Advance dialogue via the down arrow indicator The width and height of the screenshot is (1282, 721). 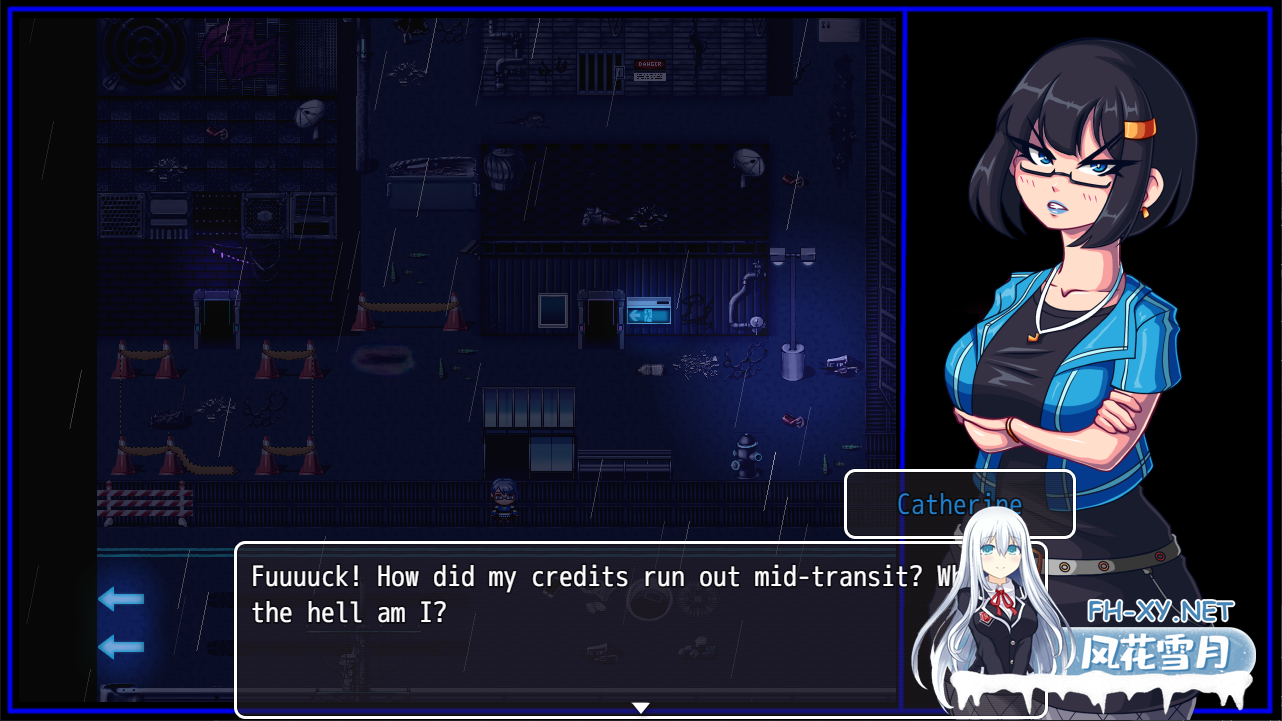[640, 707]
